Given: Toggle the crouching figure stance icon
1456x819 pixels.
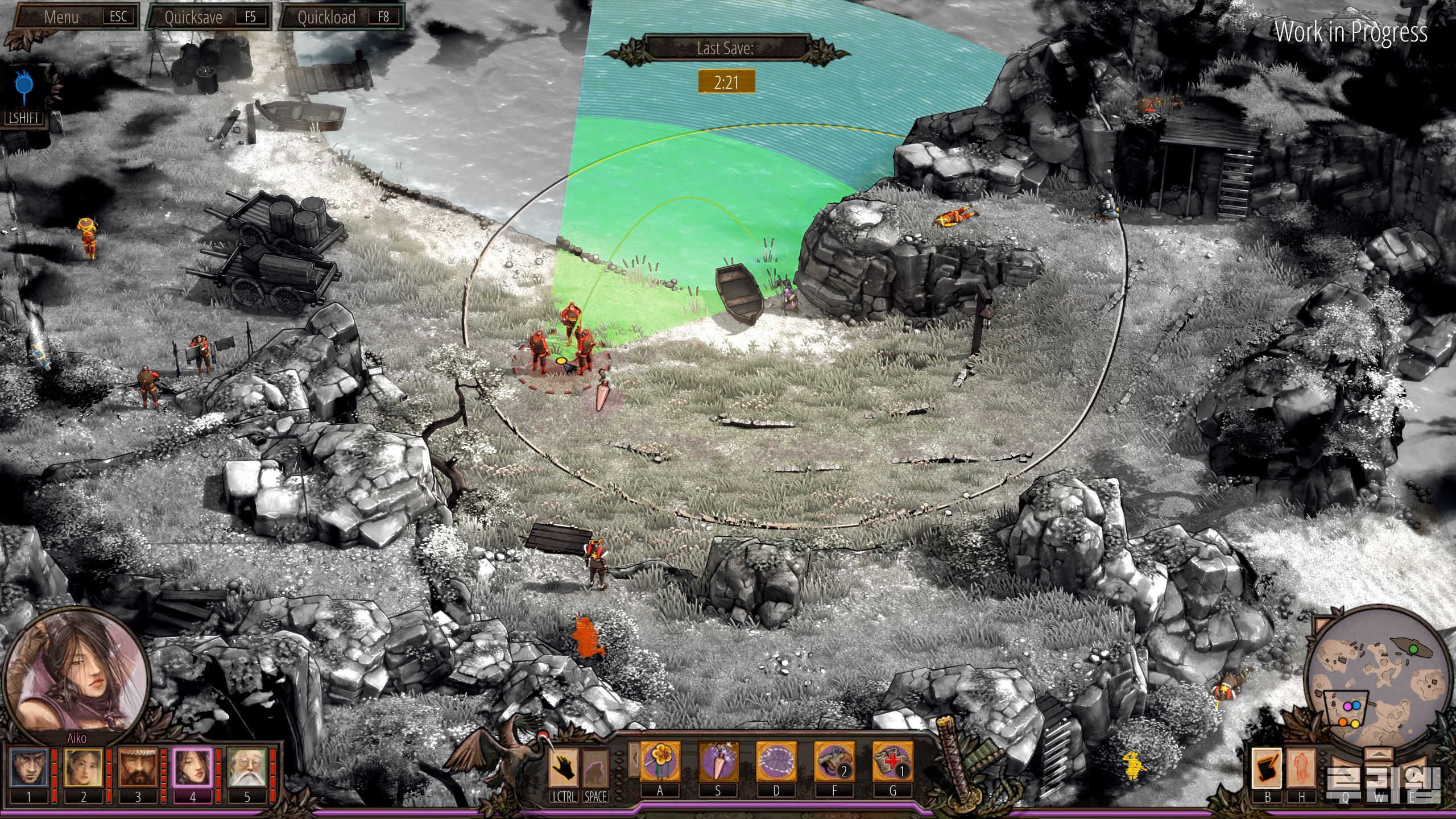Looking at the screenshot, I should pos(595,767).
